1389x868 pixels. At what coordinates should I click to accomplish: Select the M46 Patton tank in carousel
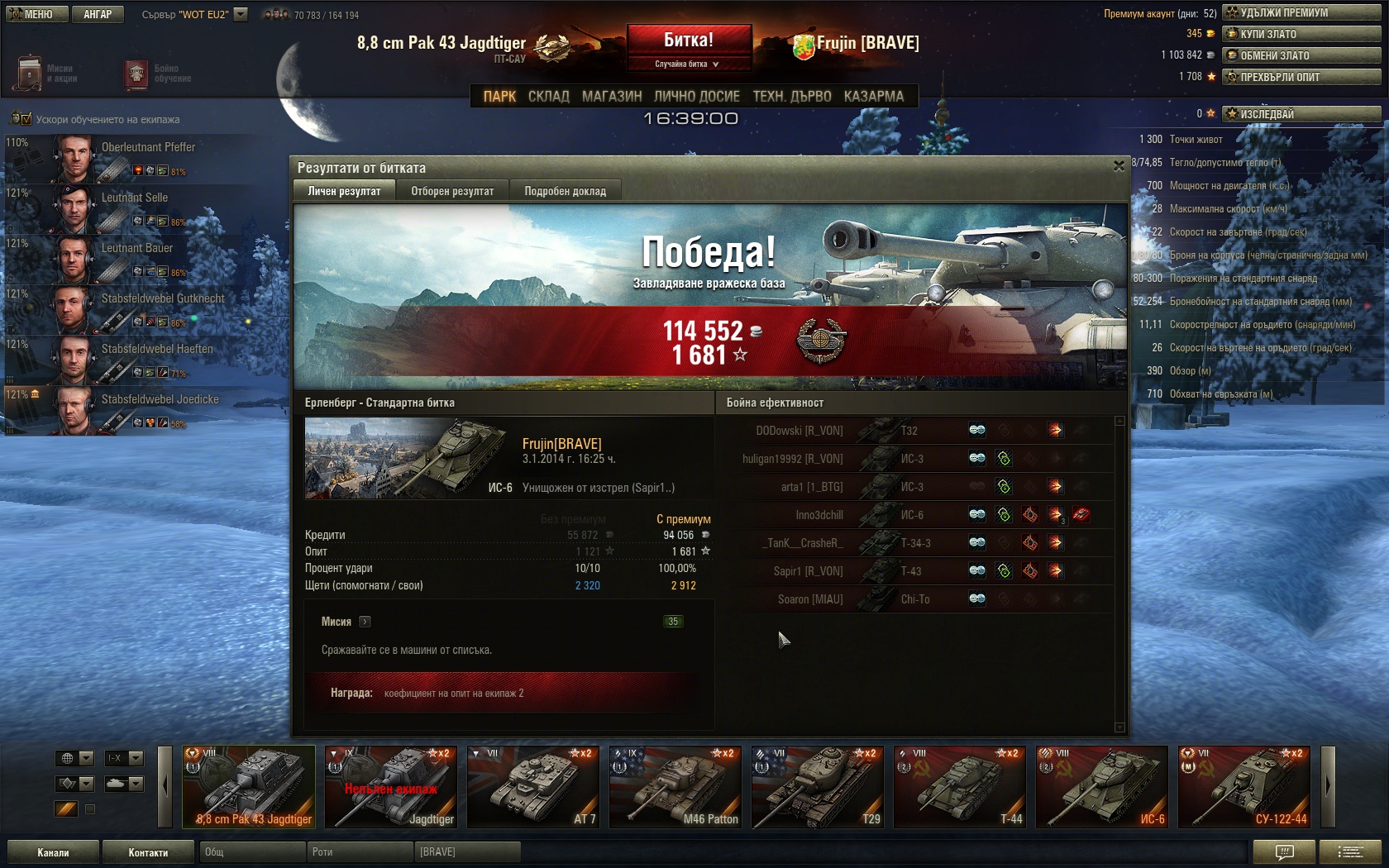tap(675, 787)
